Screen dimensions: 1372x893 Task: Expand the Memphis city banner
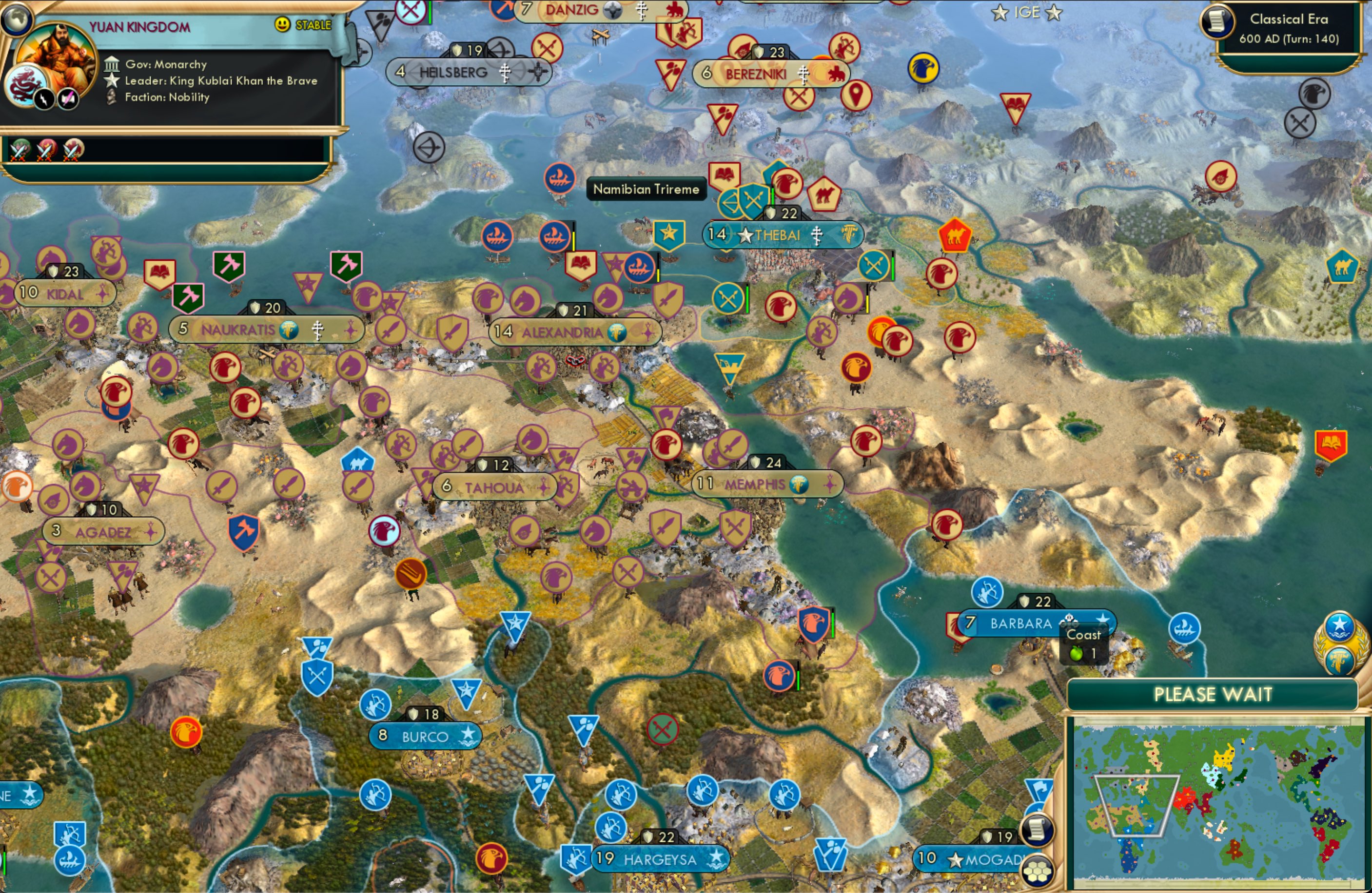[768, 484]
